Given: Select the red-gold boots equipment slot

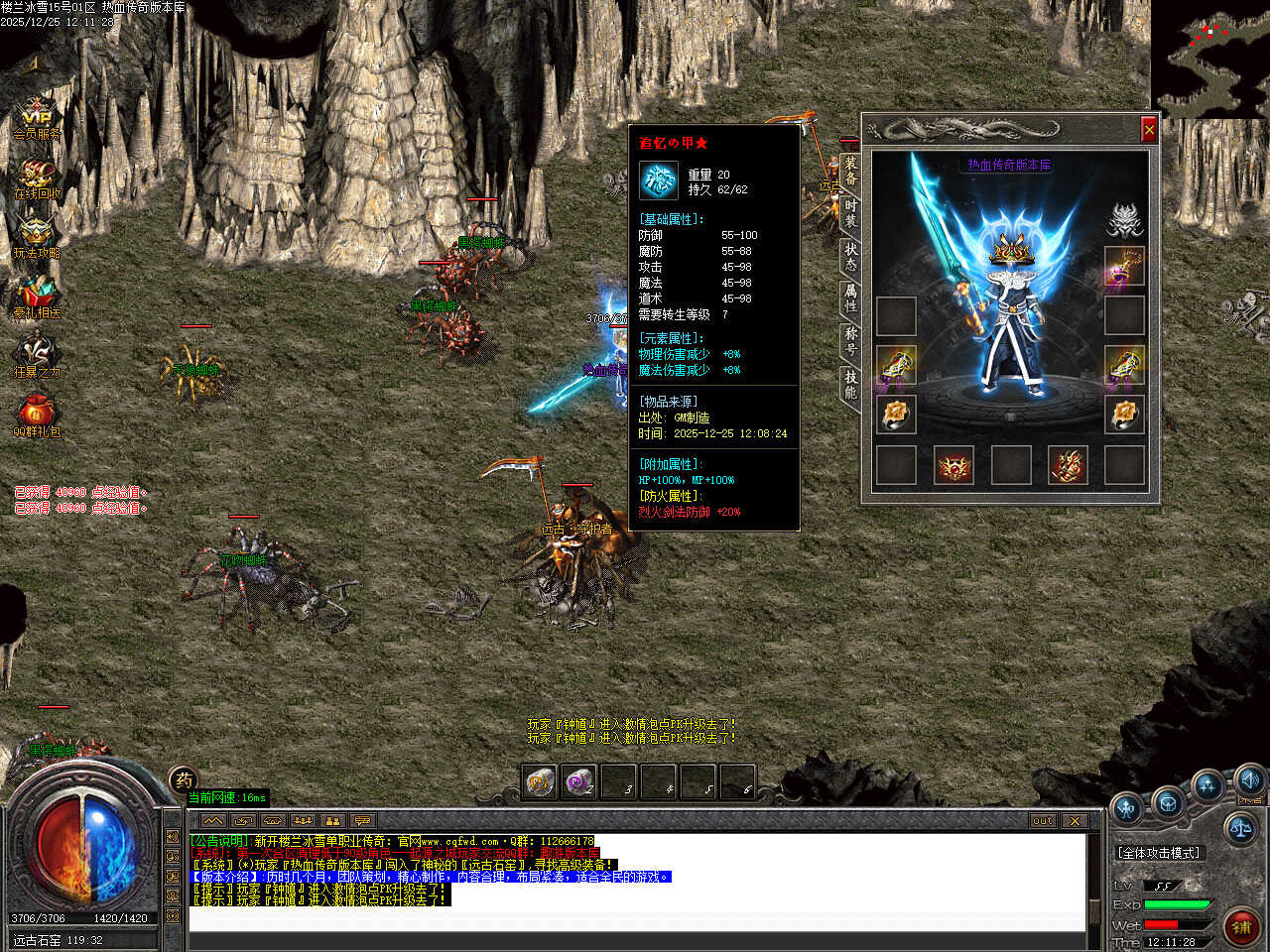Looking at the screenshot, I should tap(1068, 464).
